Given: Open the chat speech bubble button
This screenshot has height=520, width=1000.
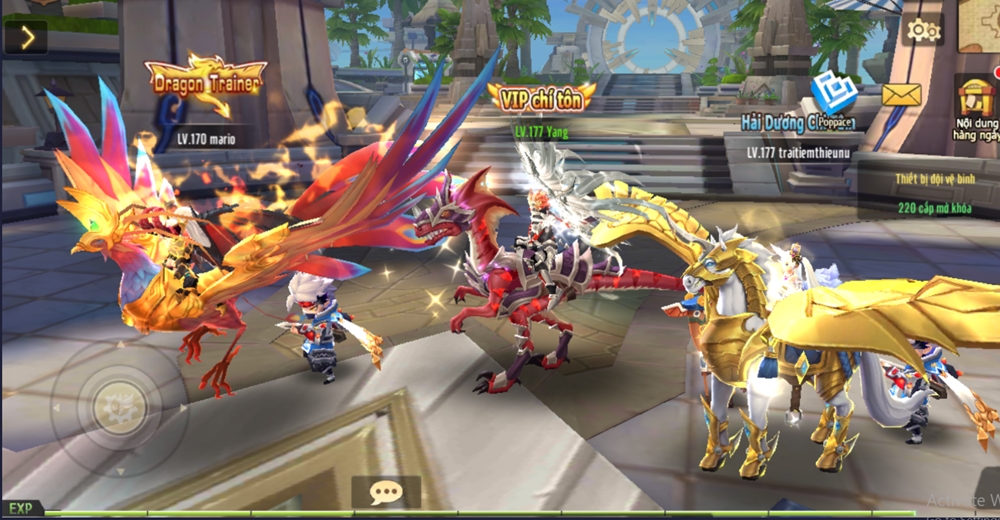Looking at the screenshot, I should [x=385, y=492].
